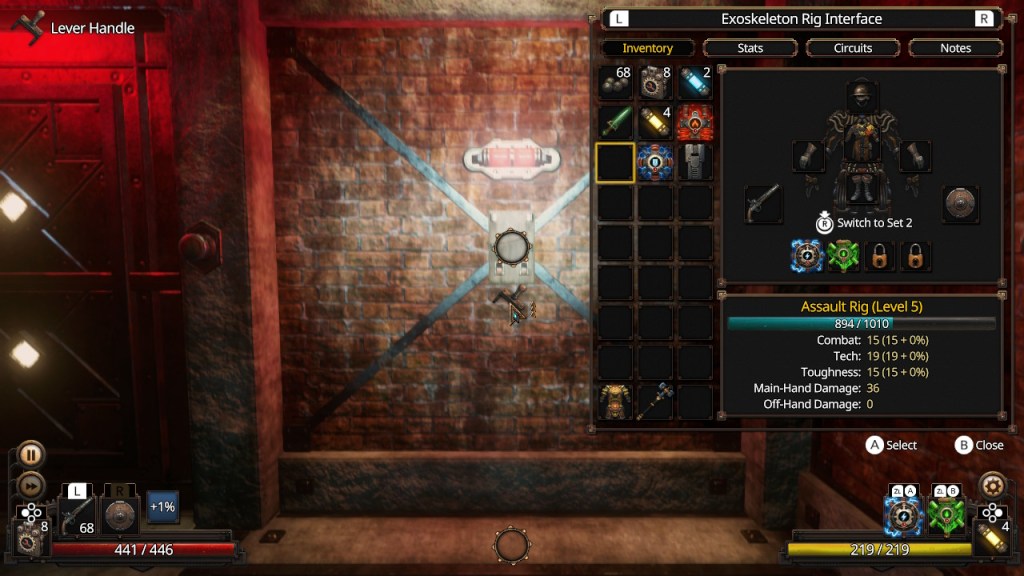
Task: Select the blue-headed hammer weapon
Action: [x=655, y=401]
